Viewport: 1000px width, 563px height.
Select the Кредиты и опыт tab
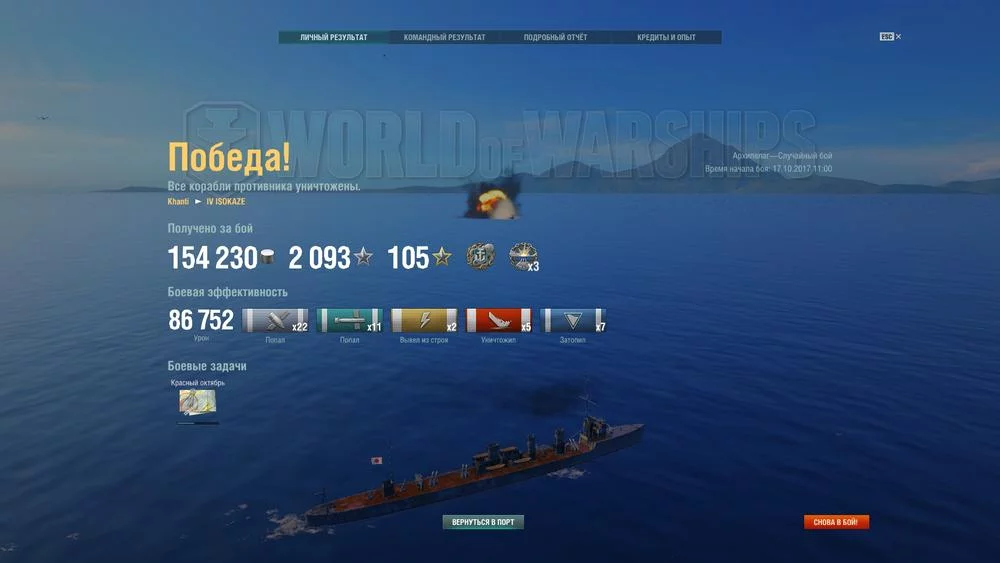pyautogui.click(x=666, y=38)
